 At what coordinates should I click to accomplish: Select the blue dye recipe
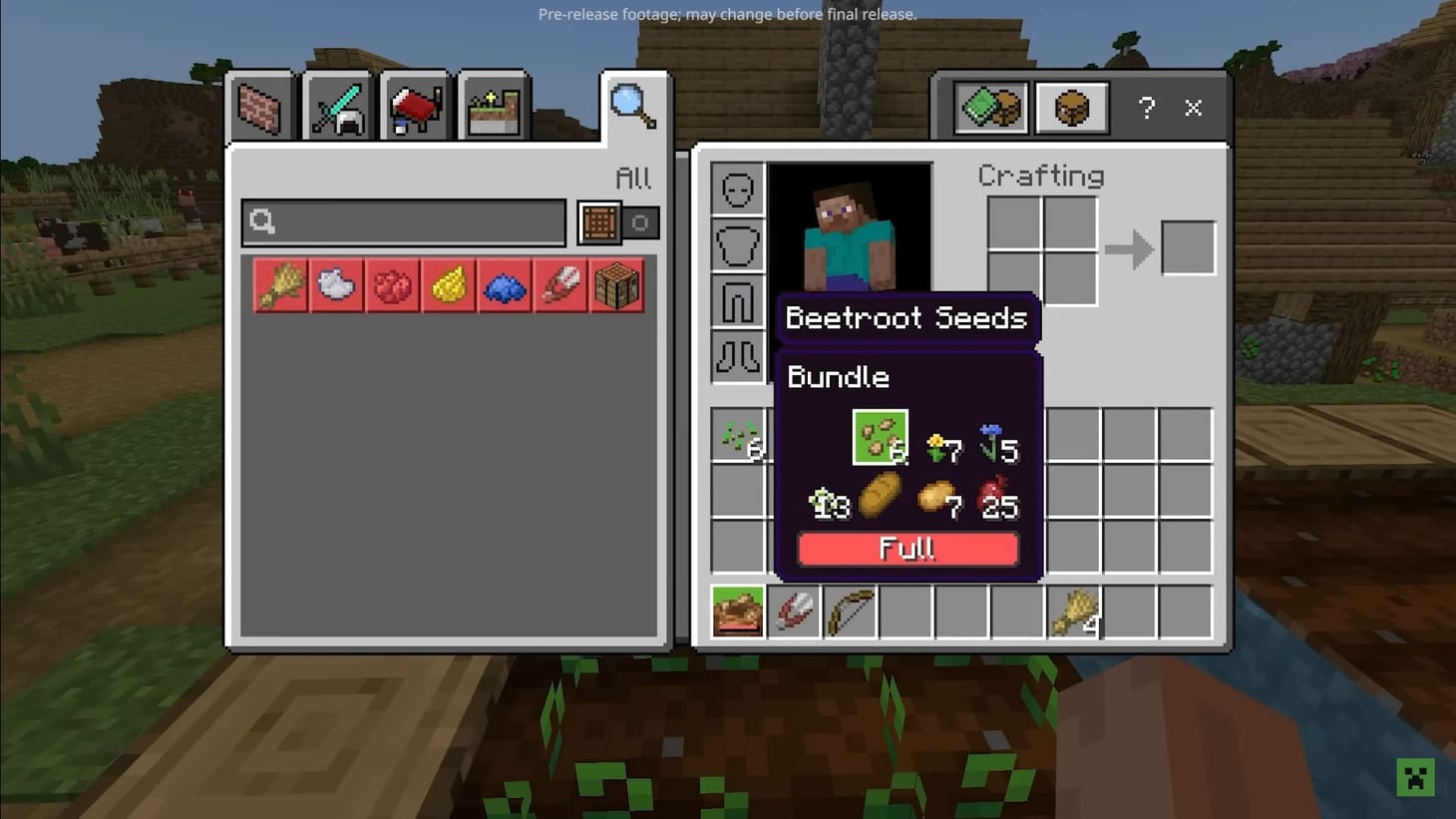(505, 284)
